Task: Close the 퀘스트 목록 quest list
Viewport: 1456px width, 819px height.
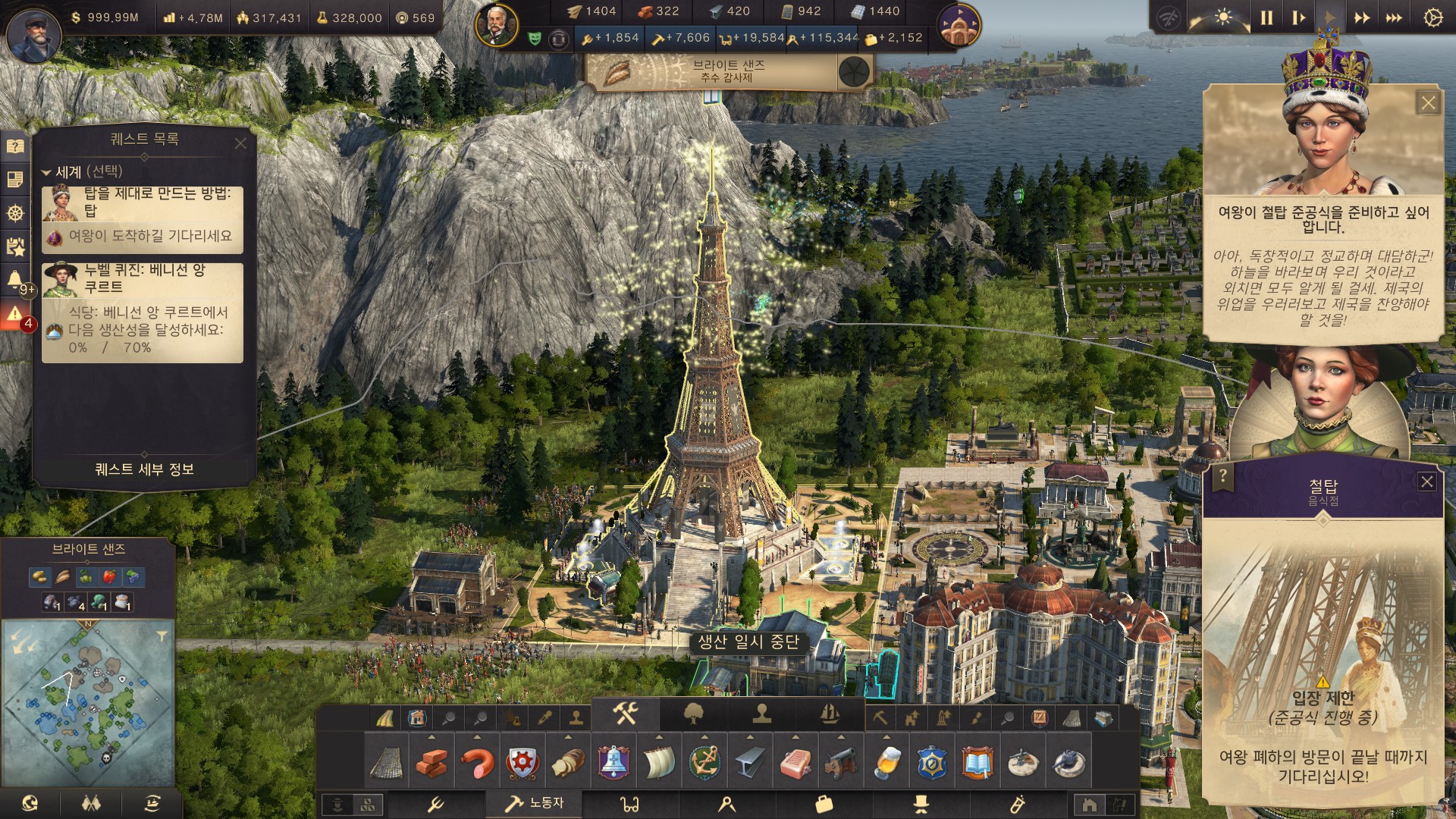Action: click(240, 143)
